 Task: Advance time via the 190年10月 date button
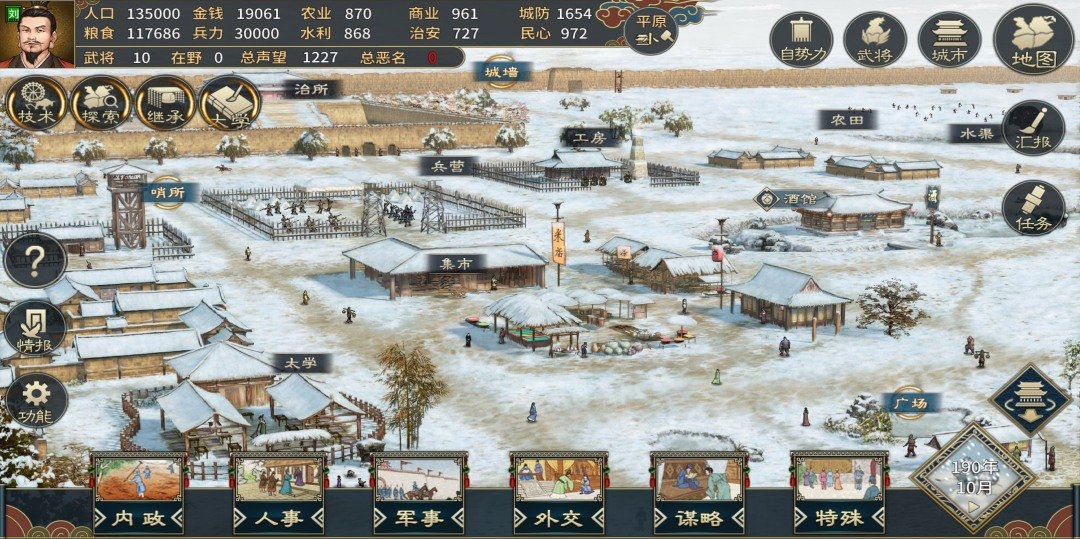(972, 478)
